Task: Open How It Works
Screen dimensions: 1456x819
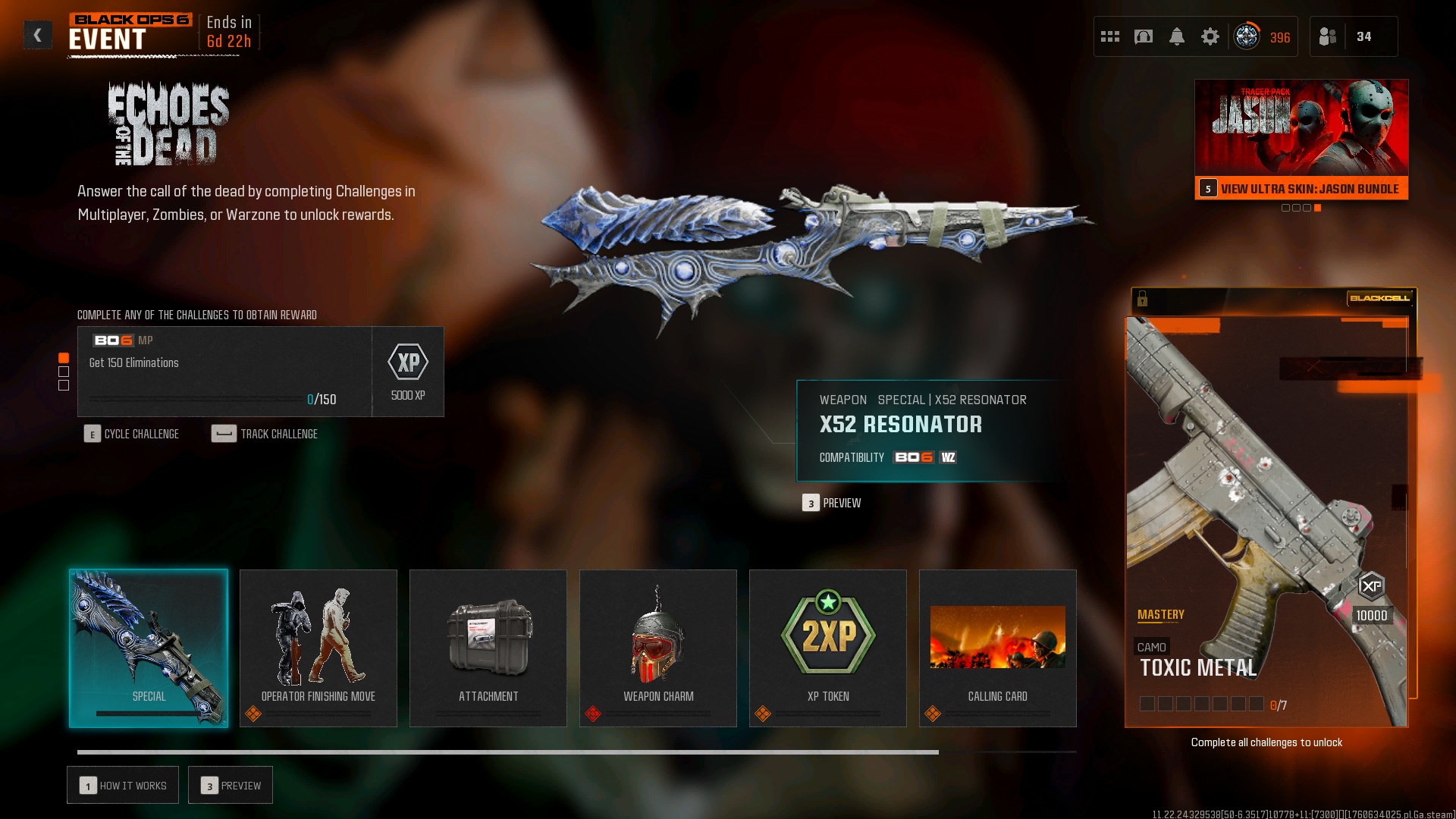Action: [123, 786]
